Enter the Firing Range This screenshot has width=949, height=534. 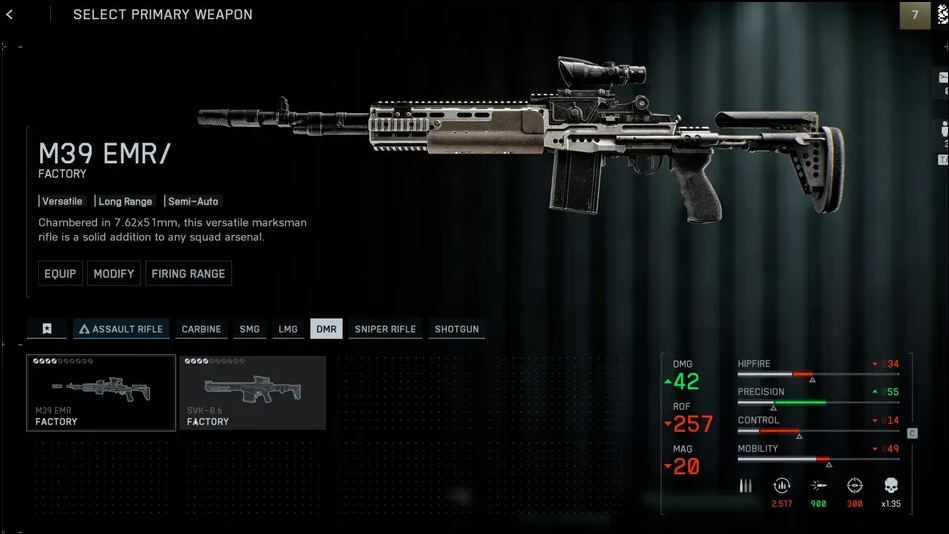[188, 274]
